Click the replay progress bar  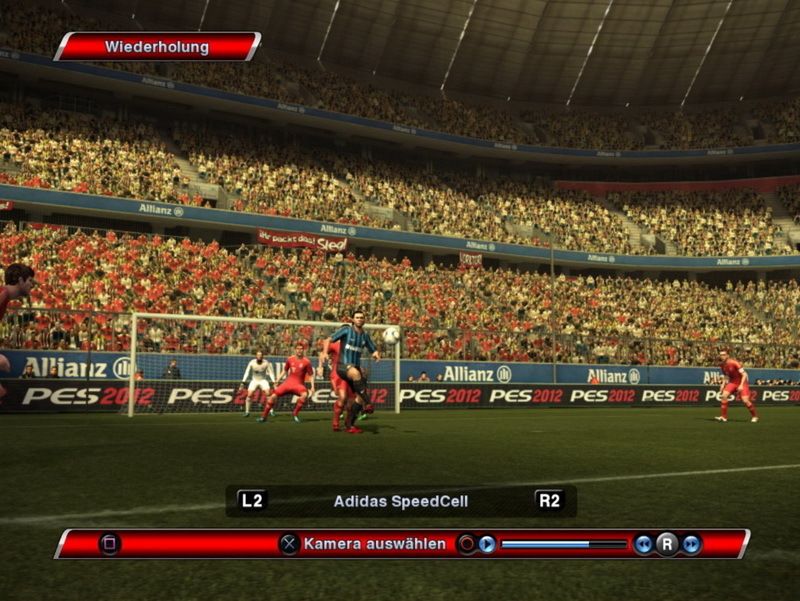point(563,544)
